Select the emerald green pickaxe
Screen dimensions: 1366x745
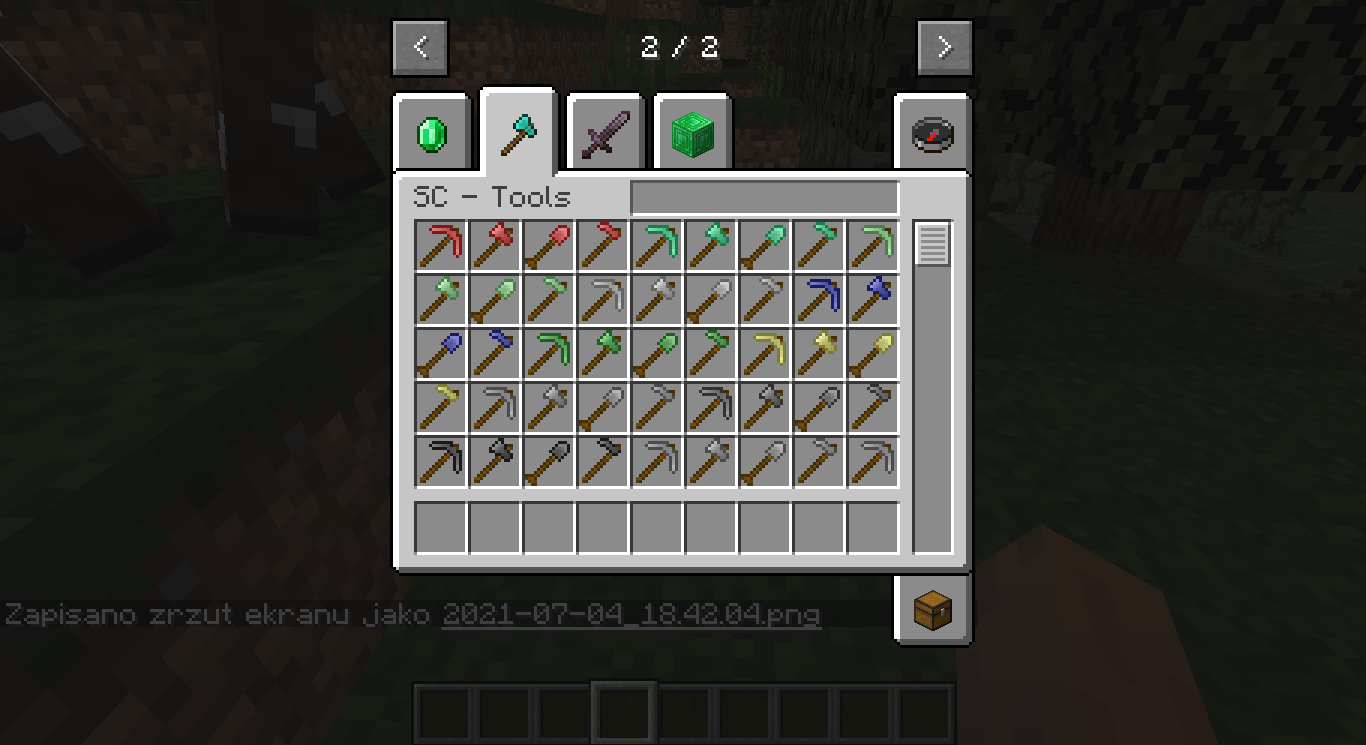tap(656, 247)
